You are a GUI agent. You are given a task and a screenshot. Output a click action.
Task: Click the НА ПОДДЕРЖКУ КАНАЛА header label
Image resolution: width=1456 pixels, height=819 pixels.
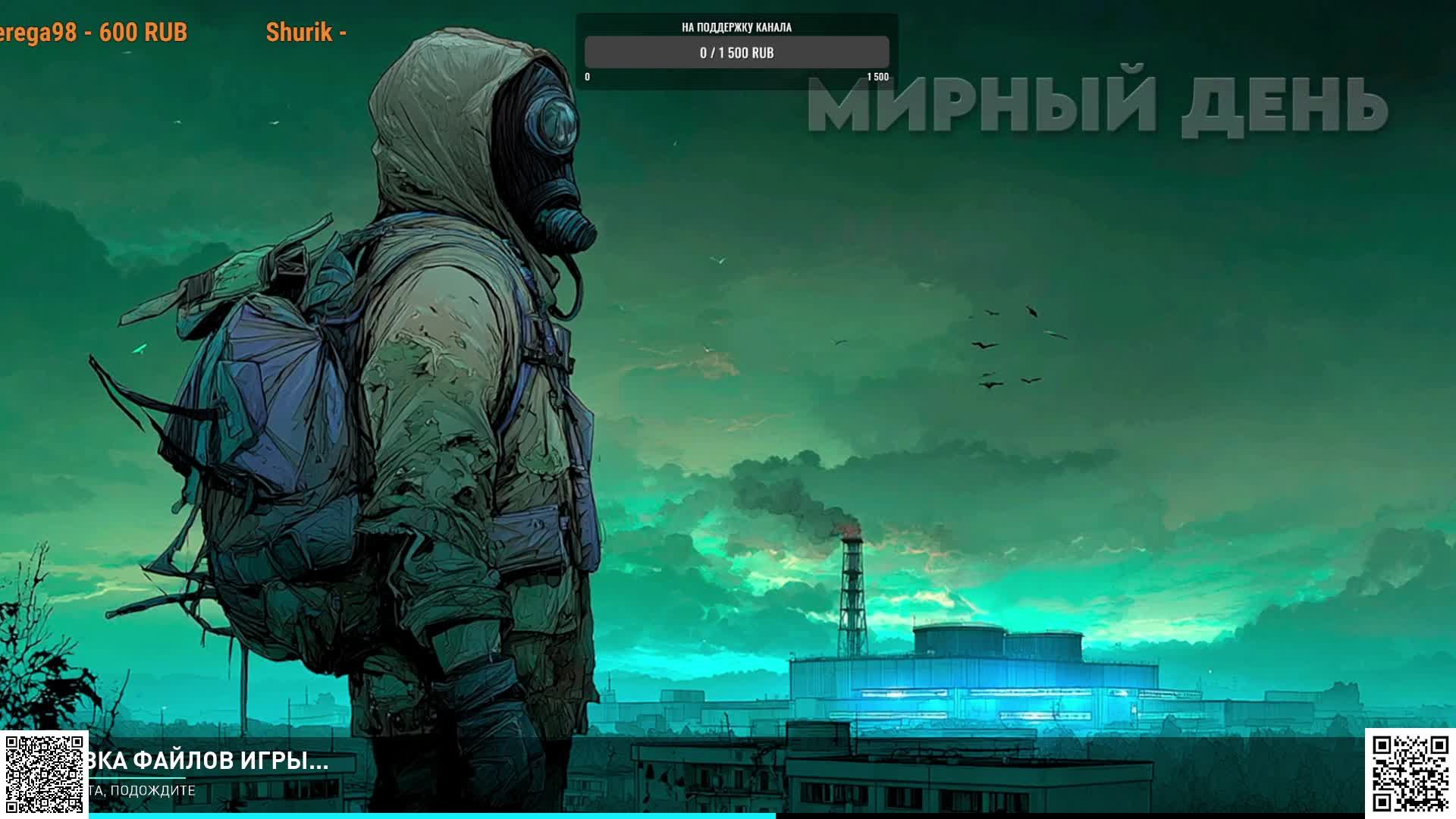point(736,27)
